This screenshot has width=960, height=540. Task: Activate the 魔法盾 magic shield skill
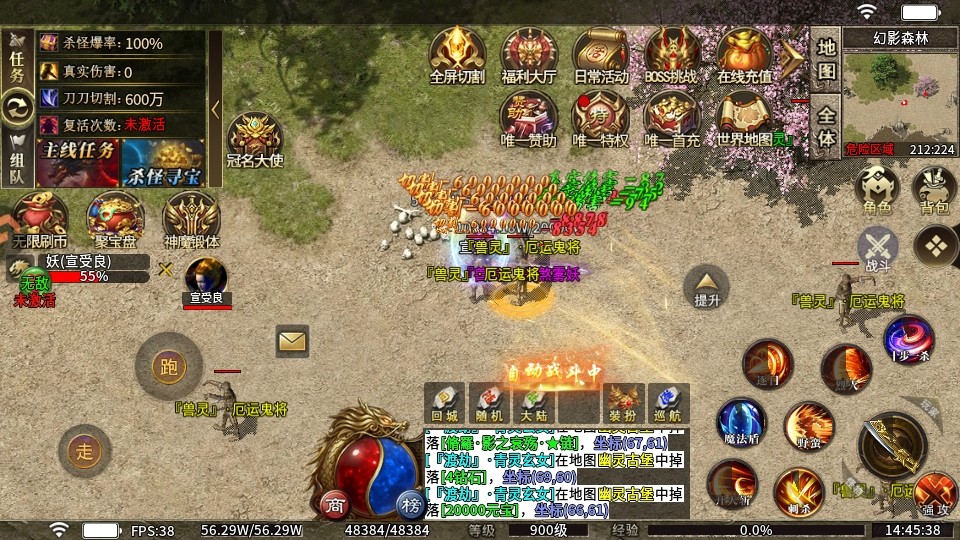tap(741, 423)
